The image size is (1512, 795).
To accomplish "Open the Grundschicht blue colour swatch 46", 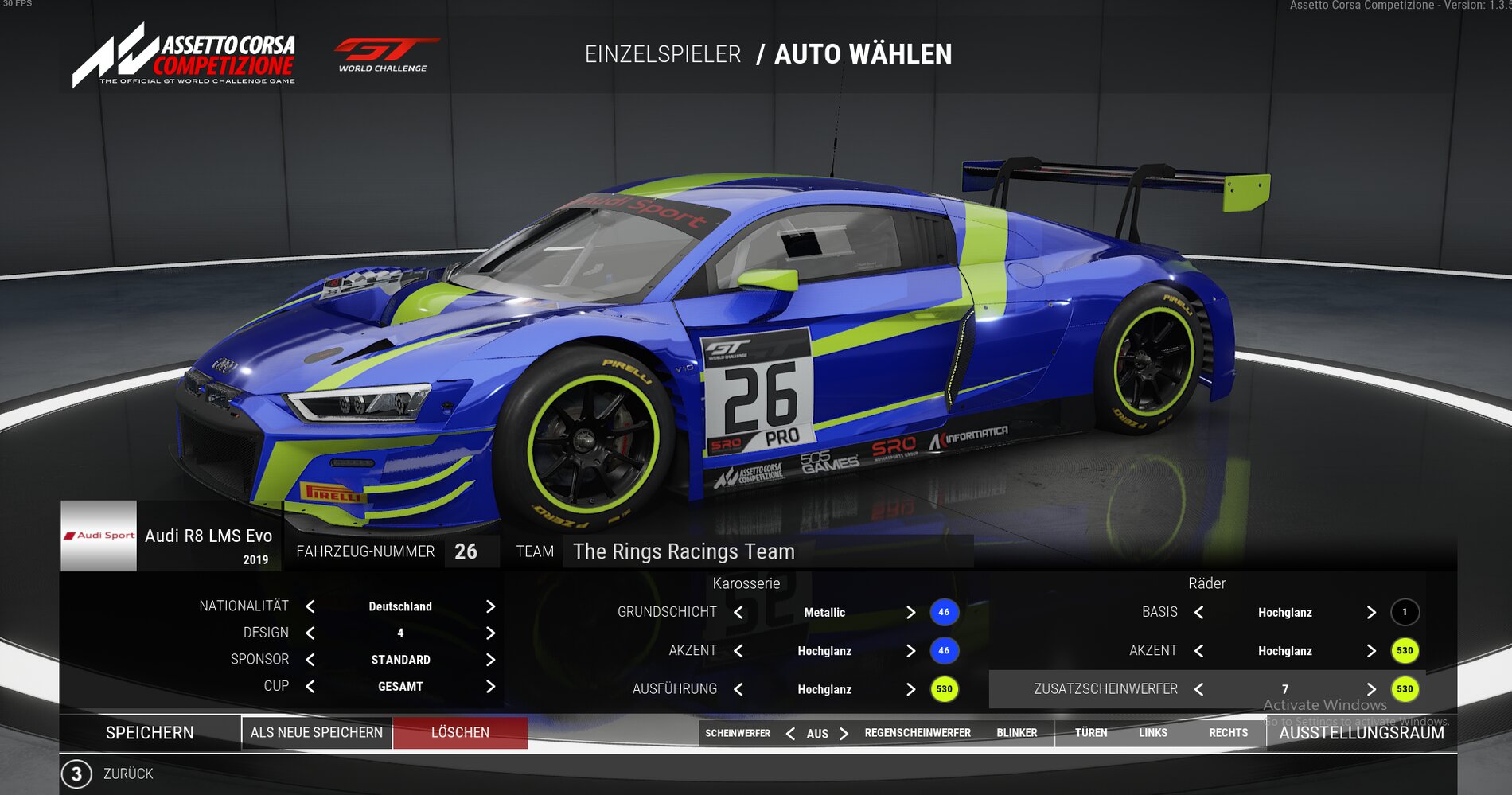I will (x=944, y=612).
